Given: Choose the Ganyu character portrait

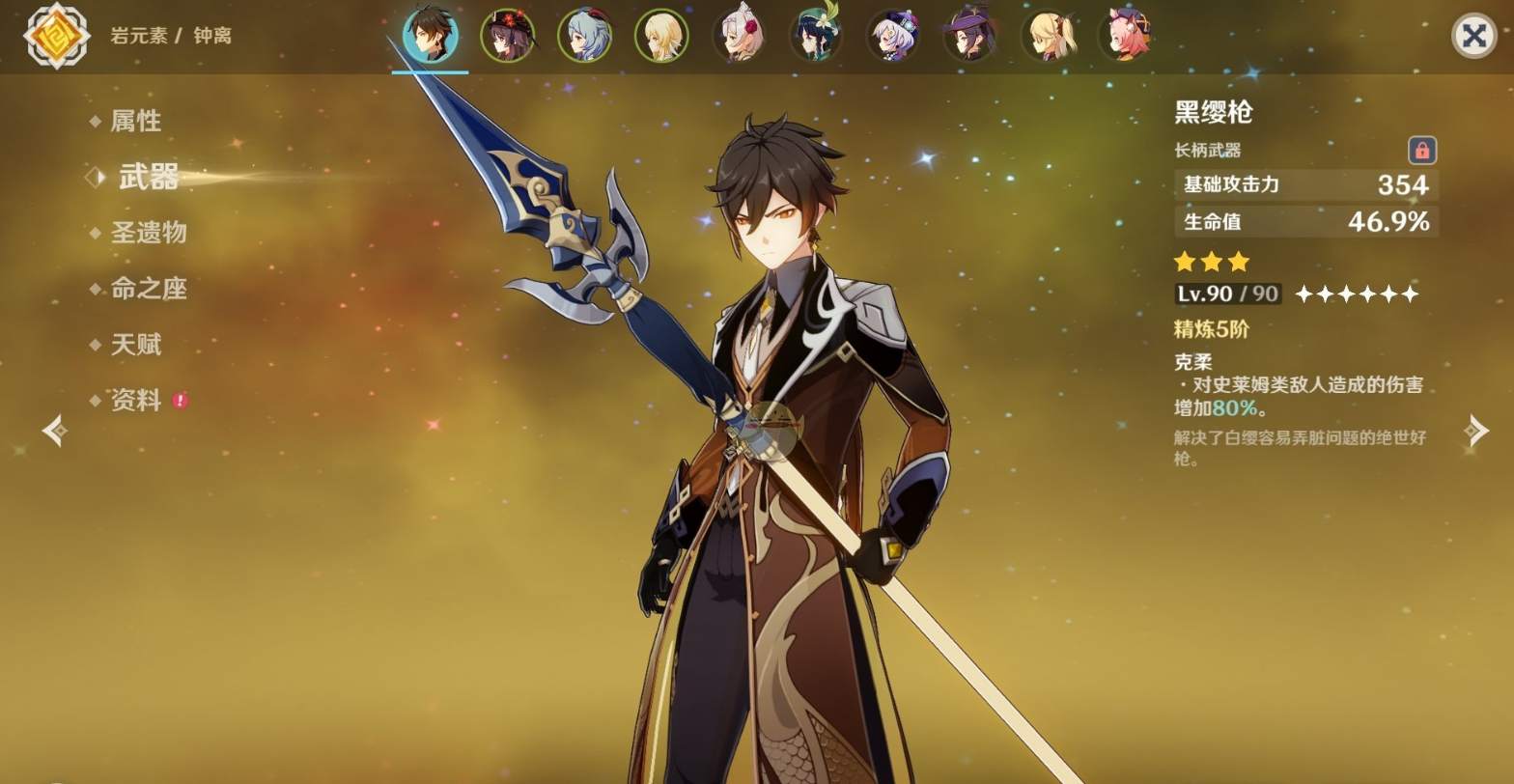Looking at the screenshot, I should (x=584, y=36).
